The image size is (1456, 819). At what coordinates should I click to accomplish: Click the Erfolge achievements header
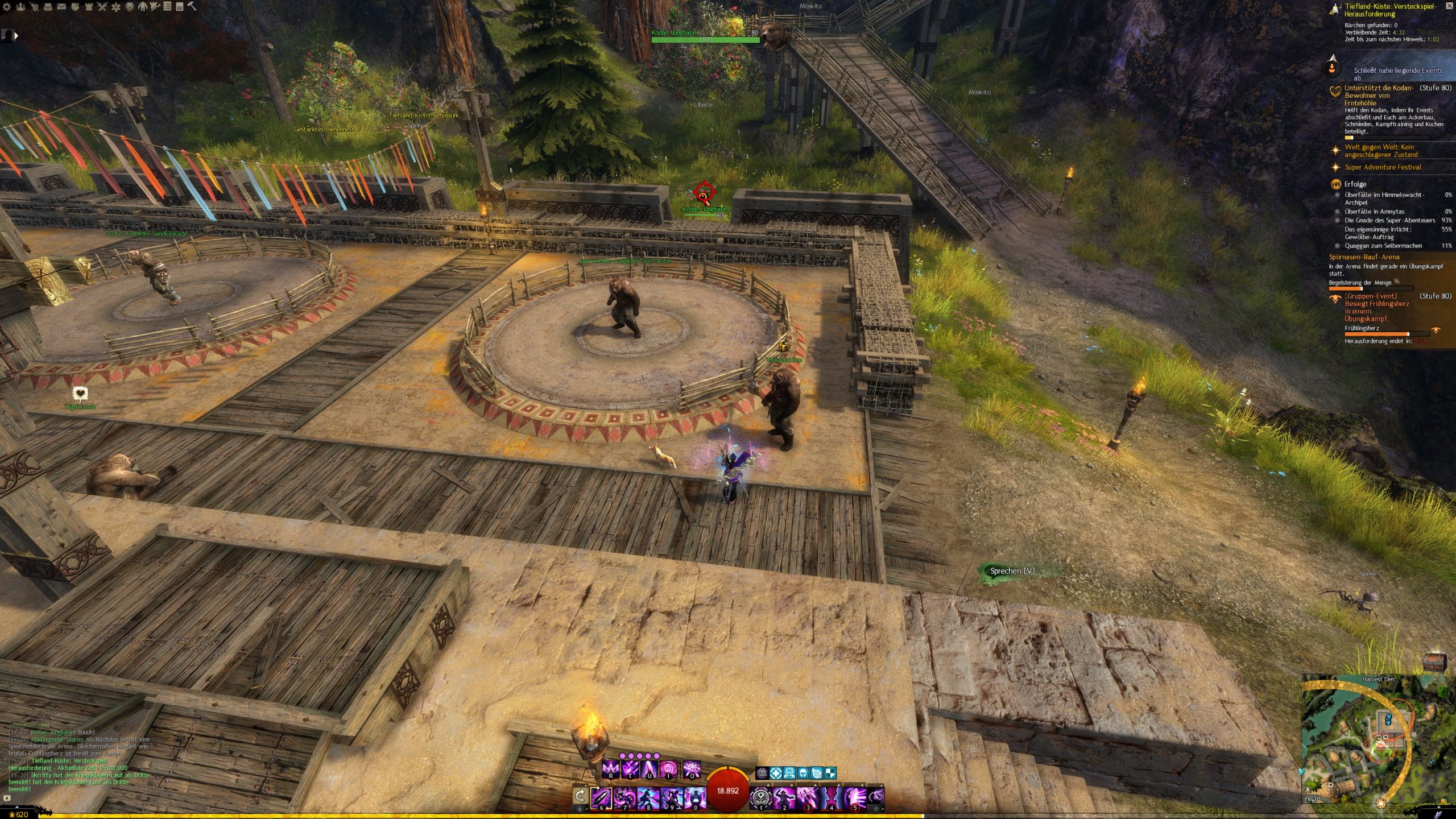pyautogui.click(x=1355, y=184)
